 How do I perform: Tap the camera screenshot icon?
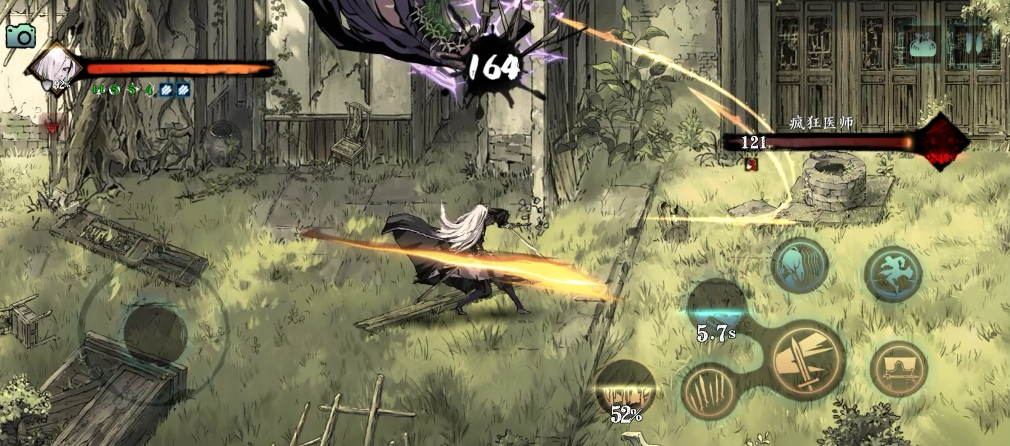coord(20,36)
